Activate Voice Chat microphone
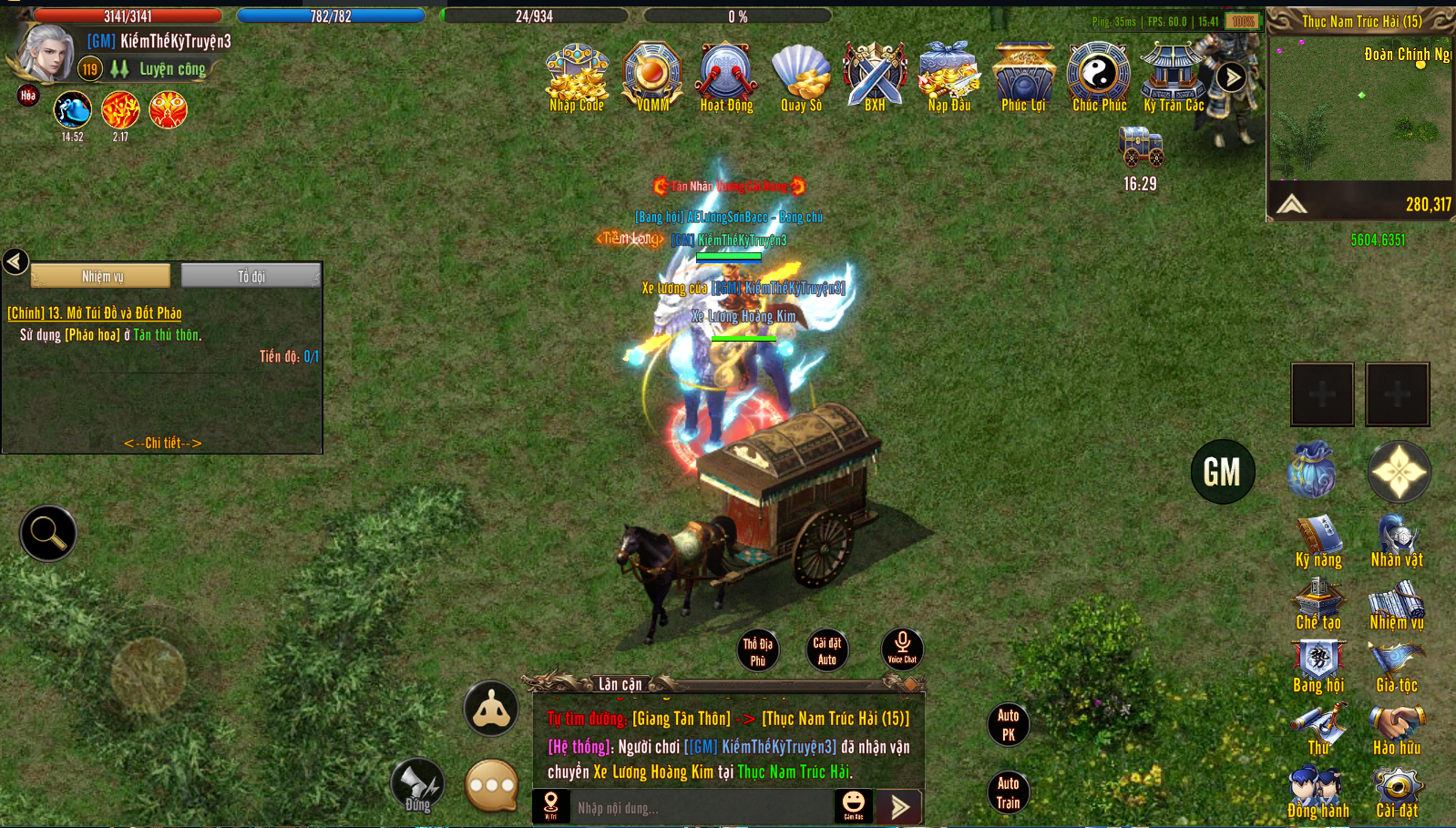Image resolution: width=1456 pixels, height=828 pixels. tap(902, 649)
